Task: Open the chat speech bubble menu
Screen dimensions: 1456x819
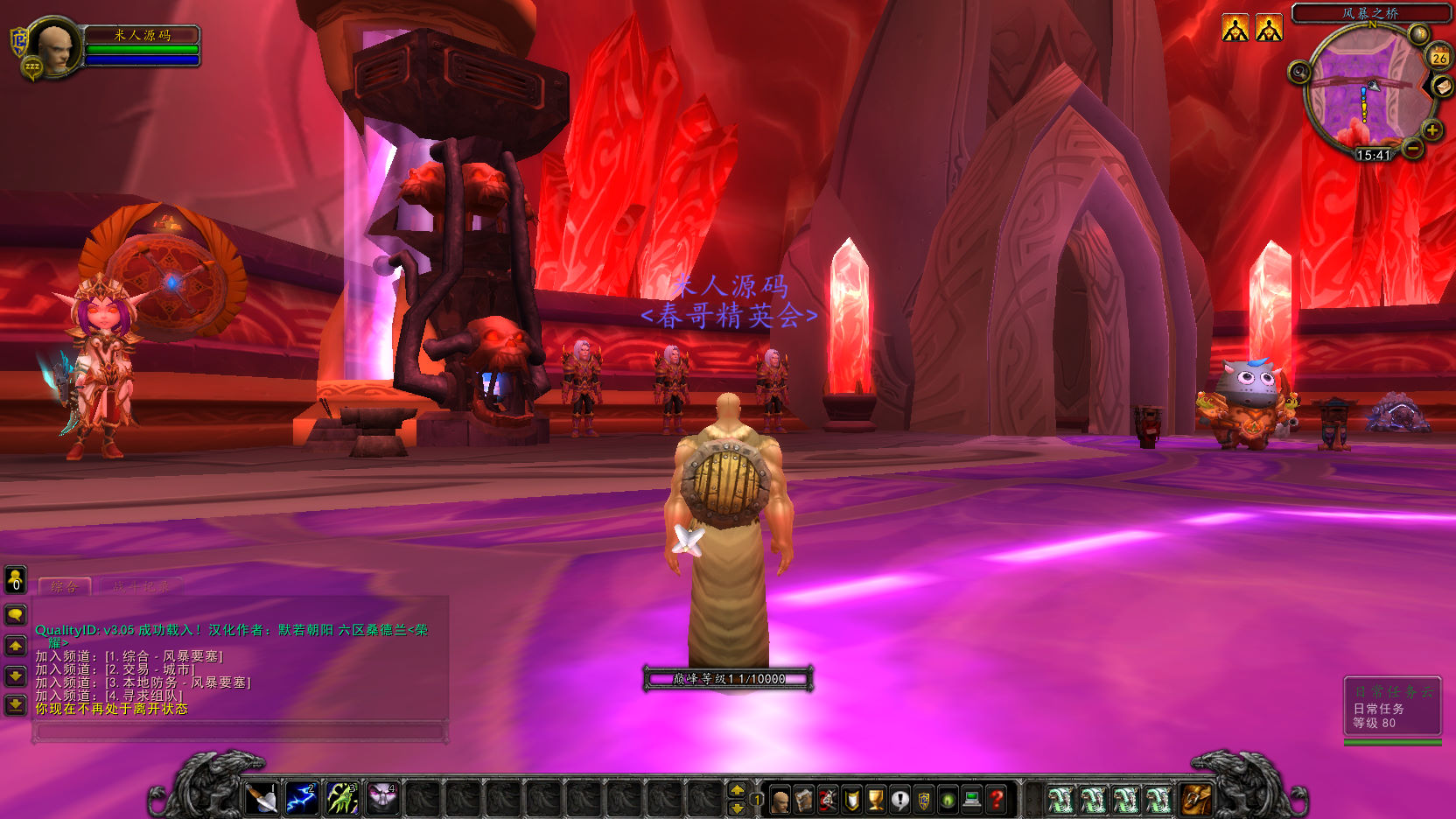Action: [x=16, y=615]
